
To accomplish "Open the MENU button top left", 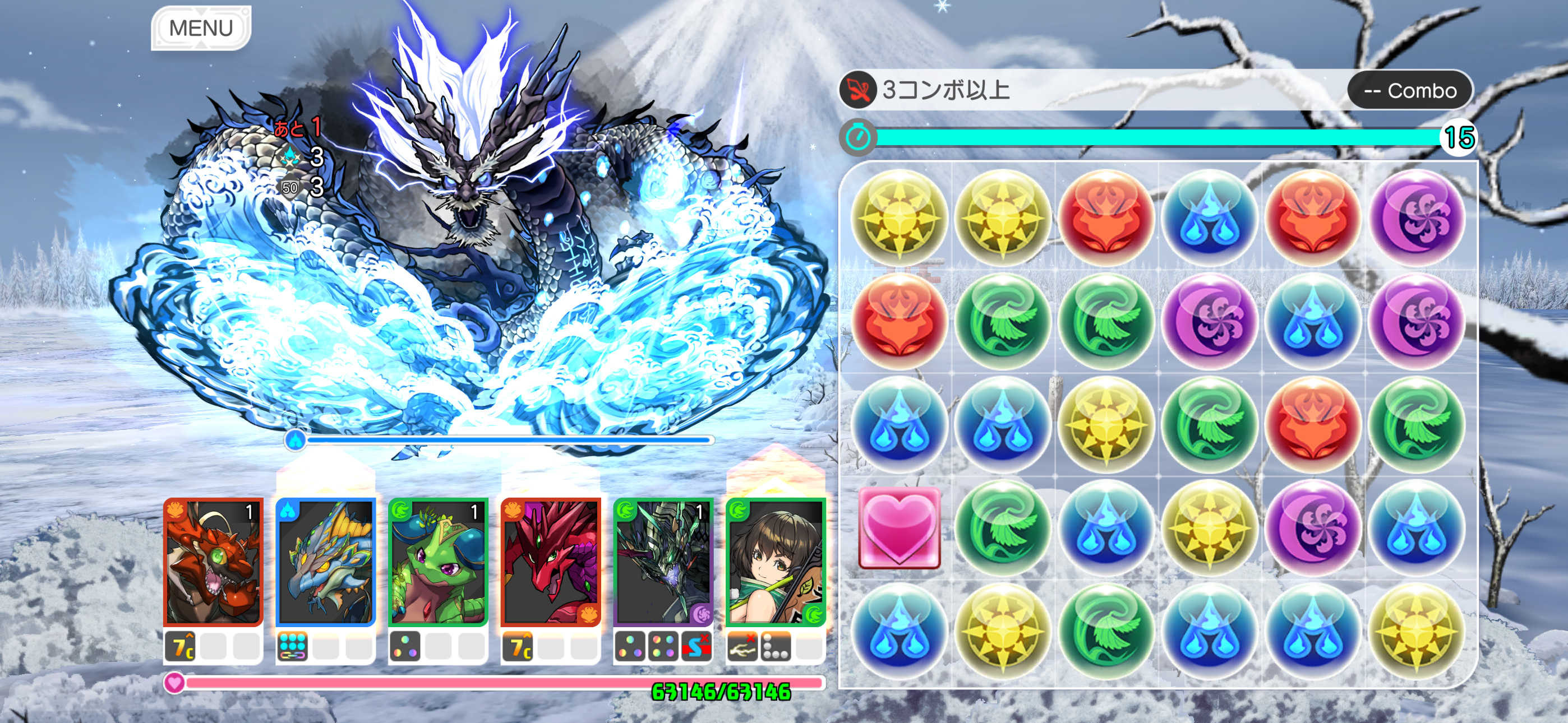I will click(x=201, y=27).
